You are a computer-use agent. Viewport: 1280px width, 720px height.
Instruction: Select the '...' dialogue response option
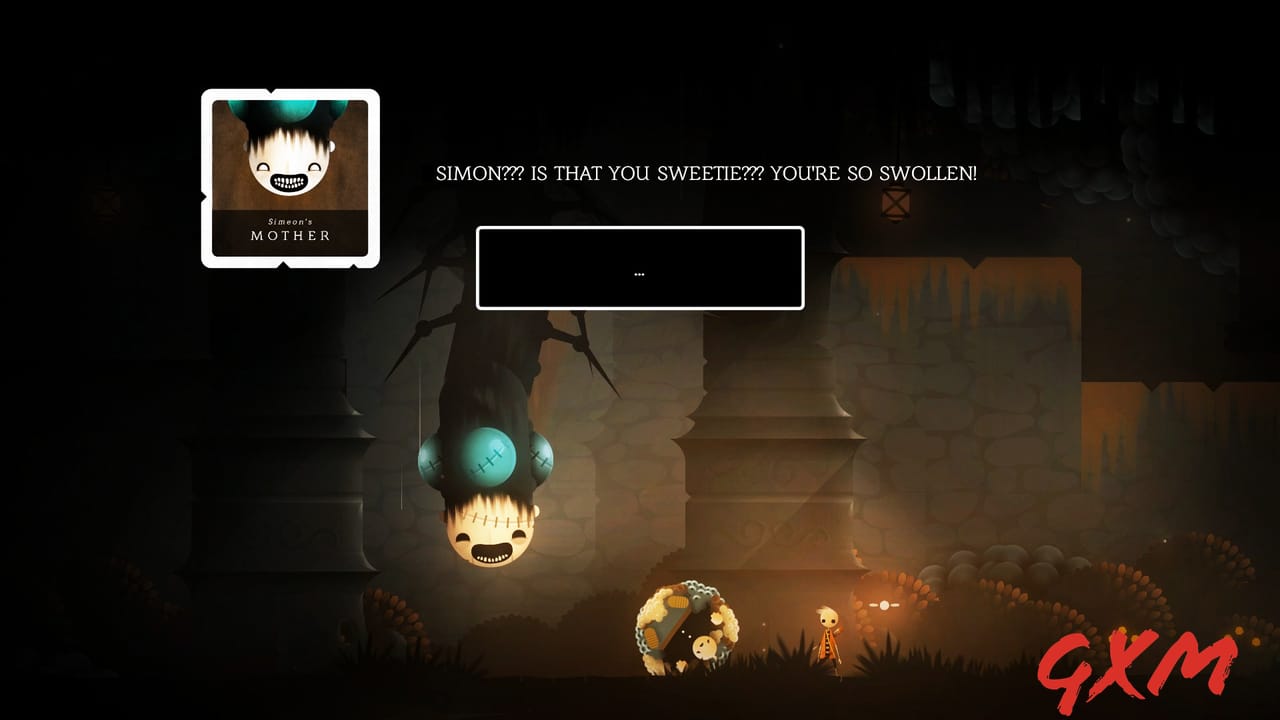click(x=639, y=270)
